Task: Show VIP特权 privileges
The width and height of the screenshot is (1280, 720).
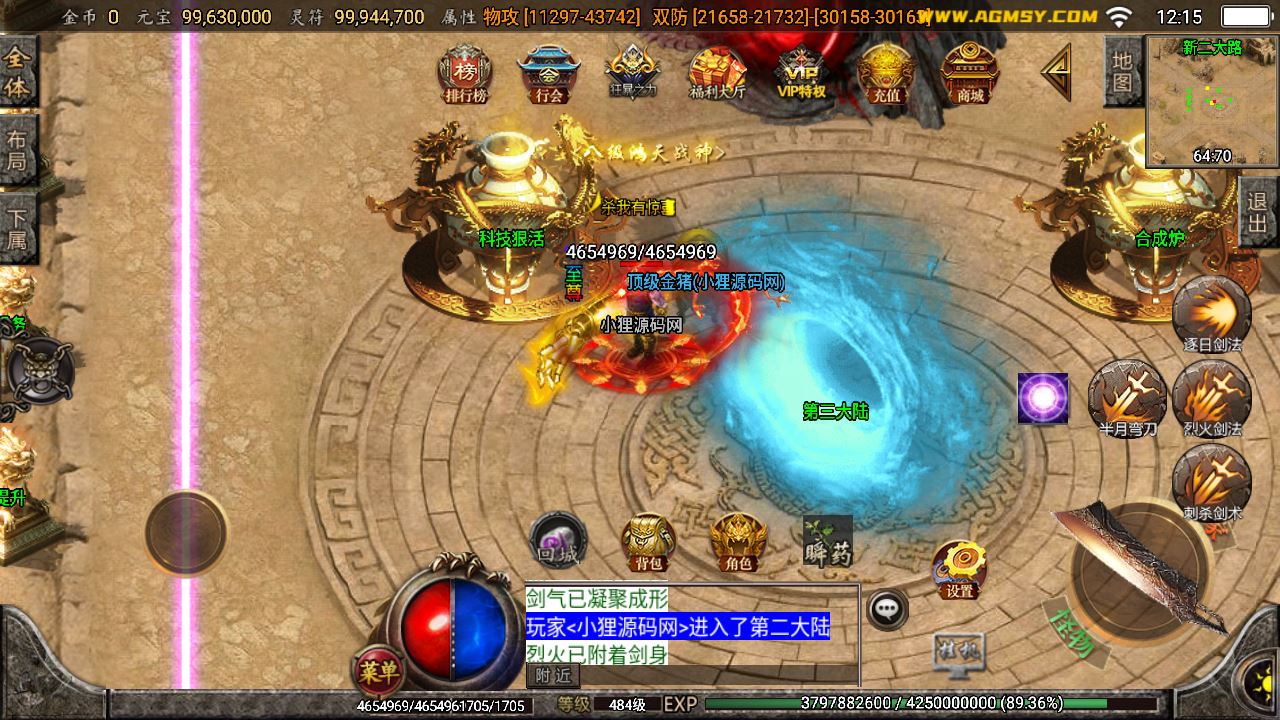Action: coord(801,74)
